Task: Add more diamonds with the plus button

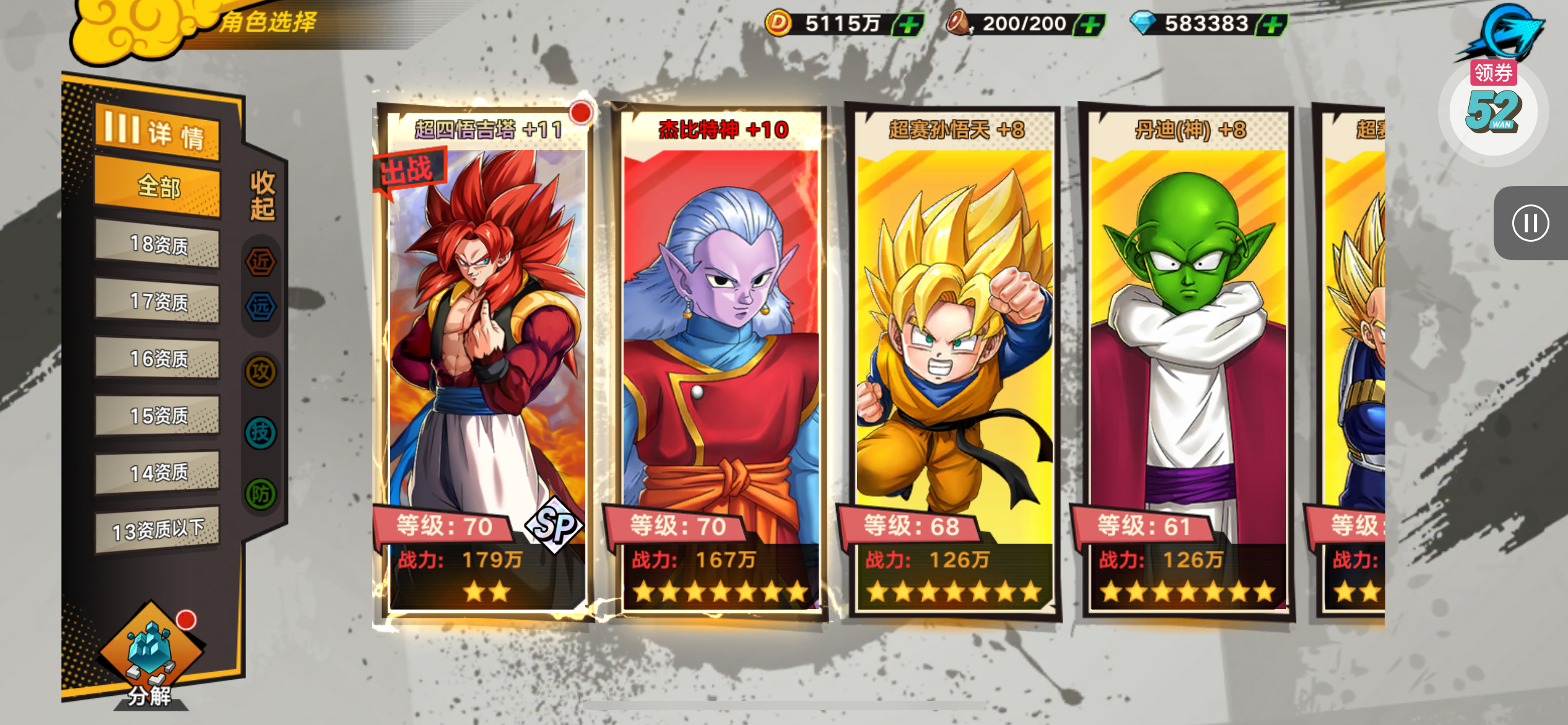Action: coord(1273,25)
